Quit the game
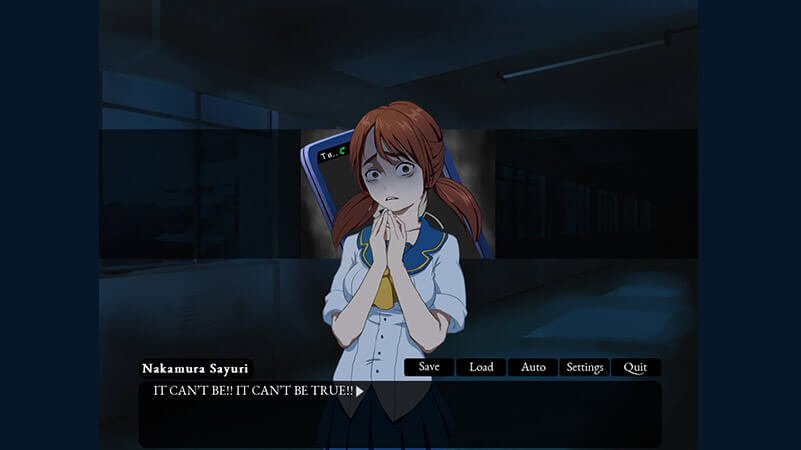The image size is (801, 450). coord(635,367)
